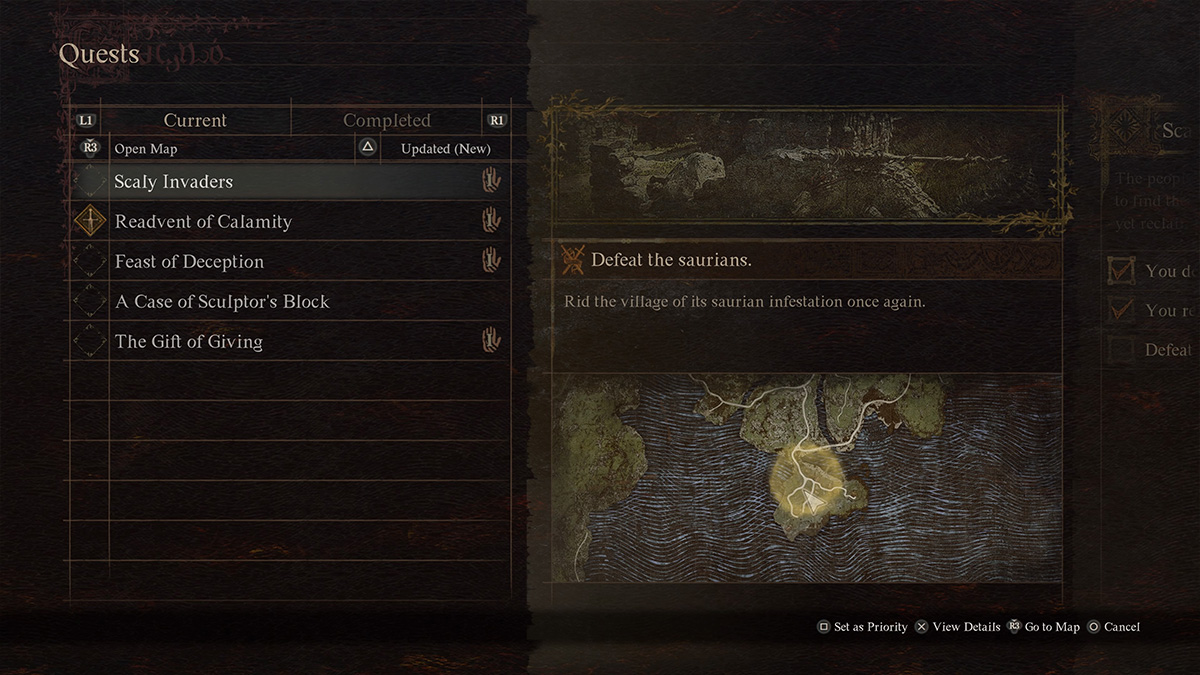Select the Scaly Invaders quest
This screenshot has height=675, width=1200.
(173, 182)
